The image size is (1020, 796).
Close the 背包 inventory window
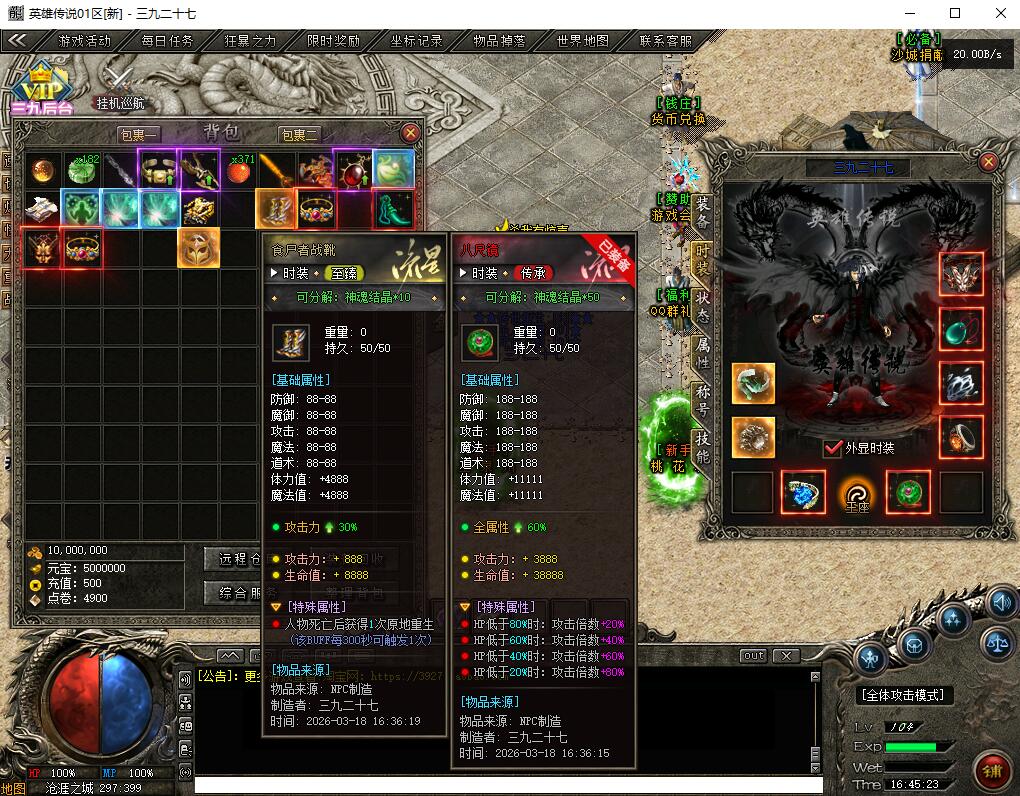pyautogui.click(x=410, y=133)
